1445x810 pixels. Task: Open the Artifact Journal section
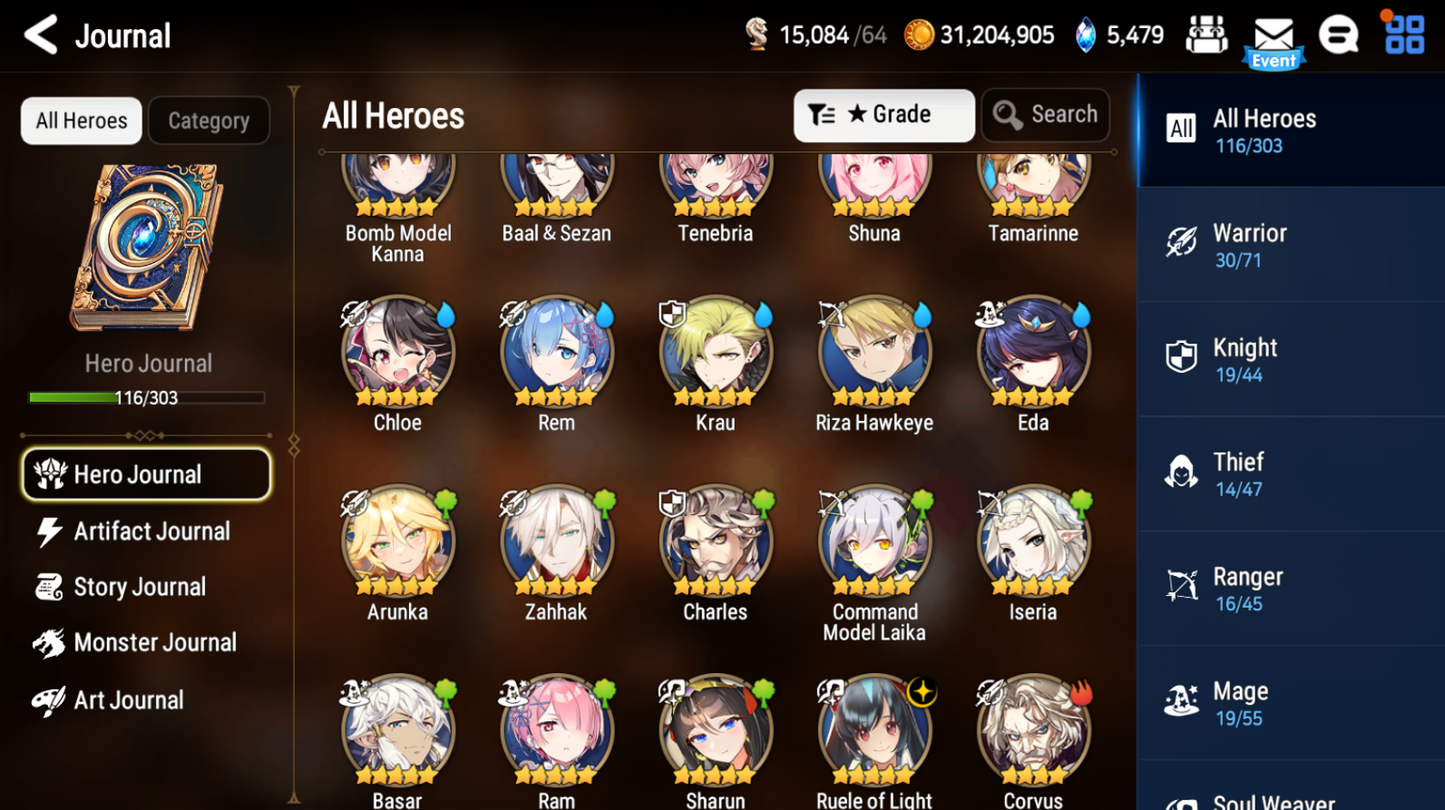point(151,531)
